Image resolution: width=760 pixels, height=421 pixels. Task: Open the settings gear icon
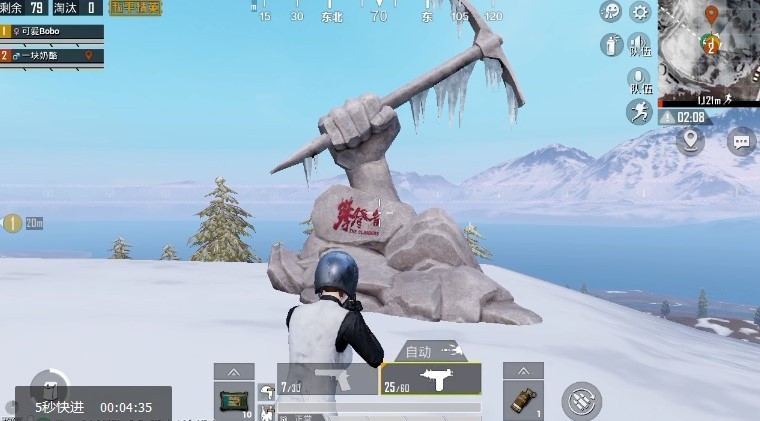pos(640,12)
